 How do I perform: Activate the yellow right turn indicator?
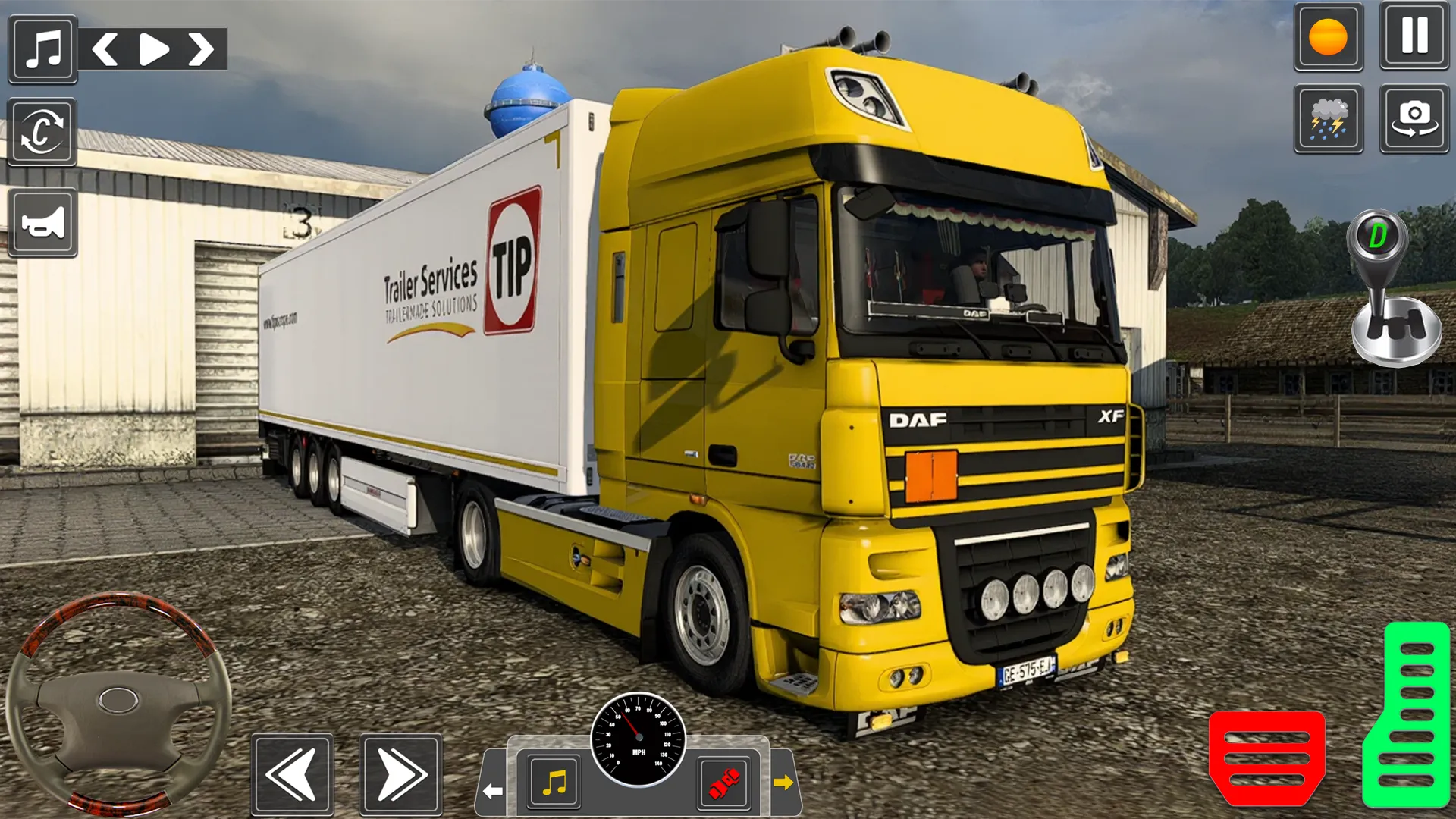[783, 782]
